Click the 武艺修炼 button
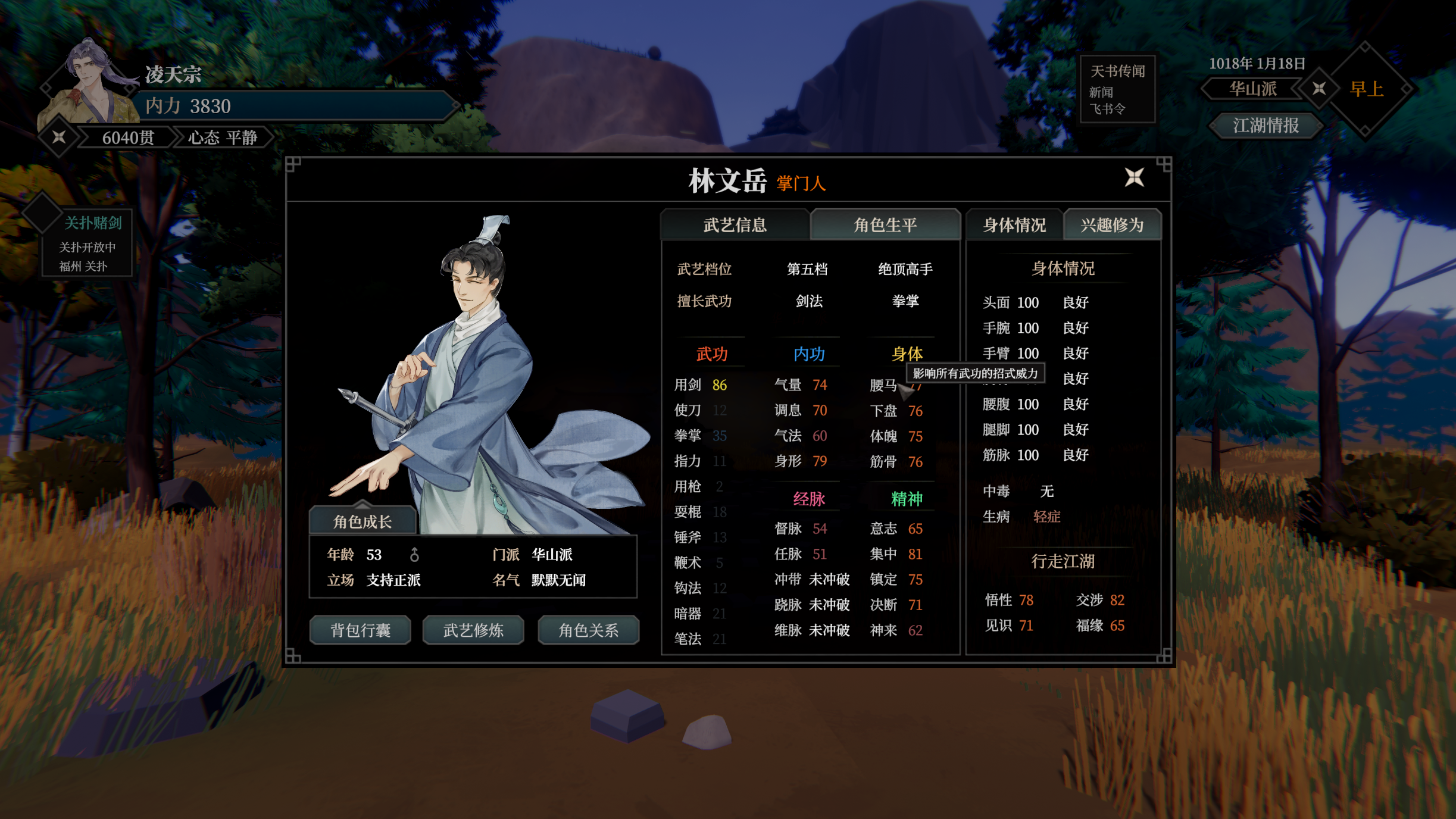 [473, 630]
